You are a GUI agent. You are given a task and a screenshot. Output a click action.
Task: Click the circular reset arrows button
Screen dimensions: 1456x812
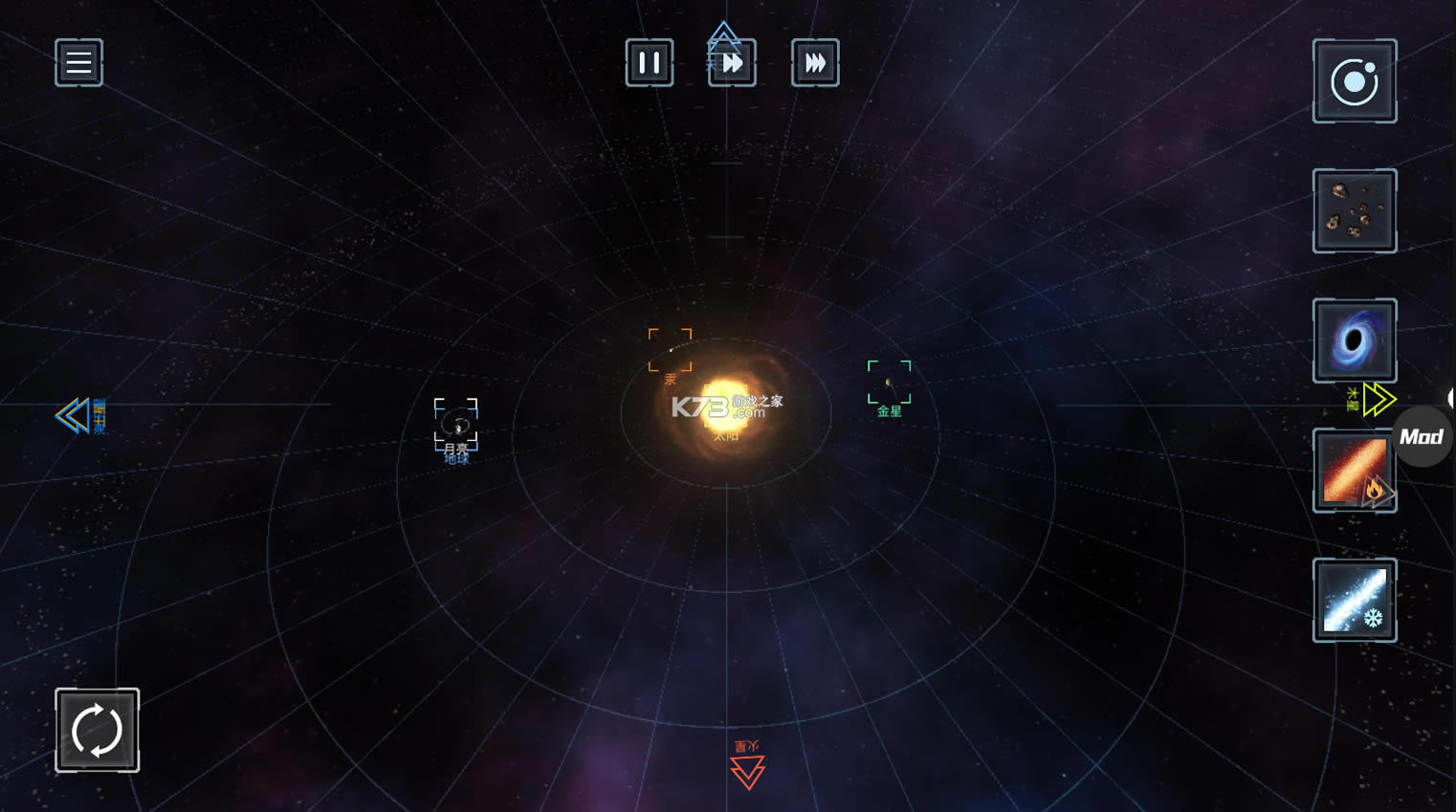97,730
